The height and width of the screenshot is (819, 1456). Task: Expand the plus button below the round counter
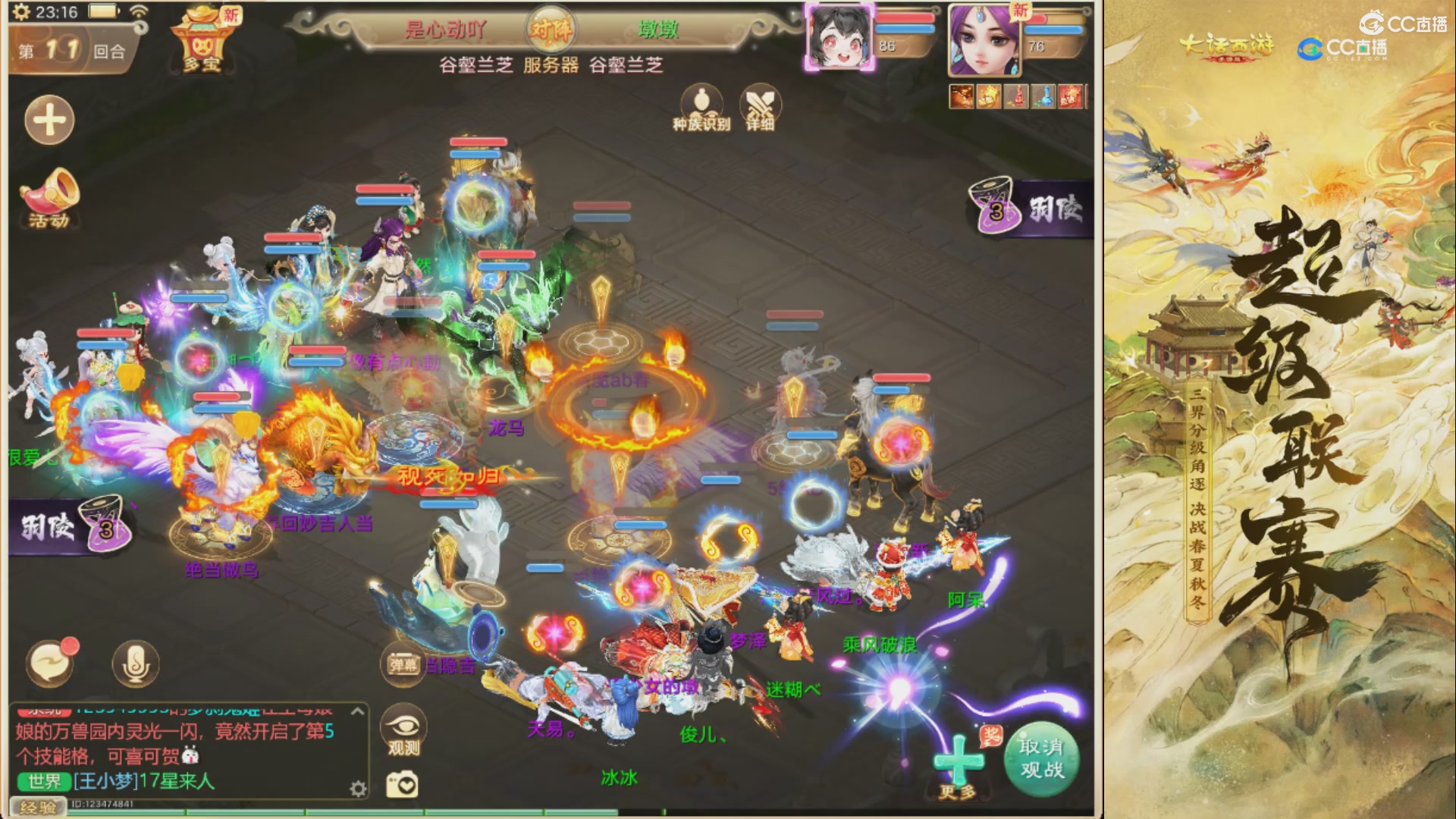coord(48,120)
